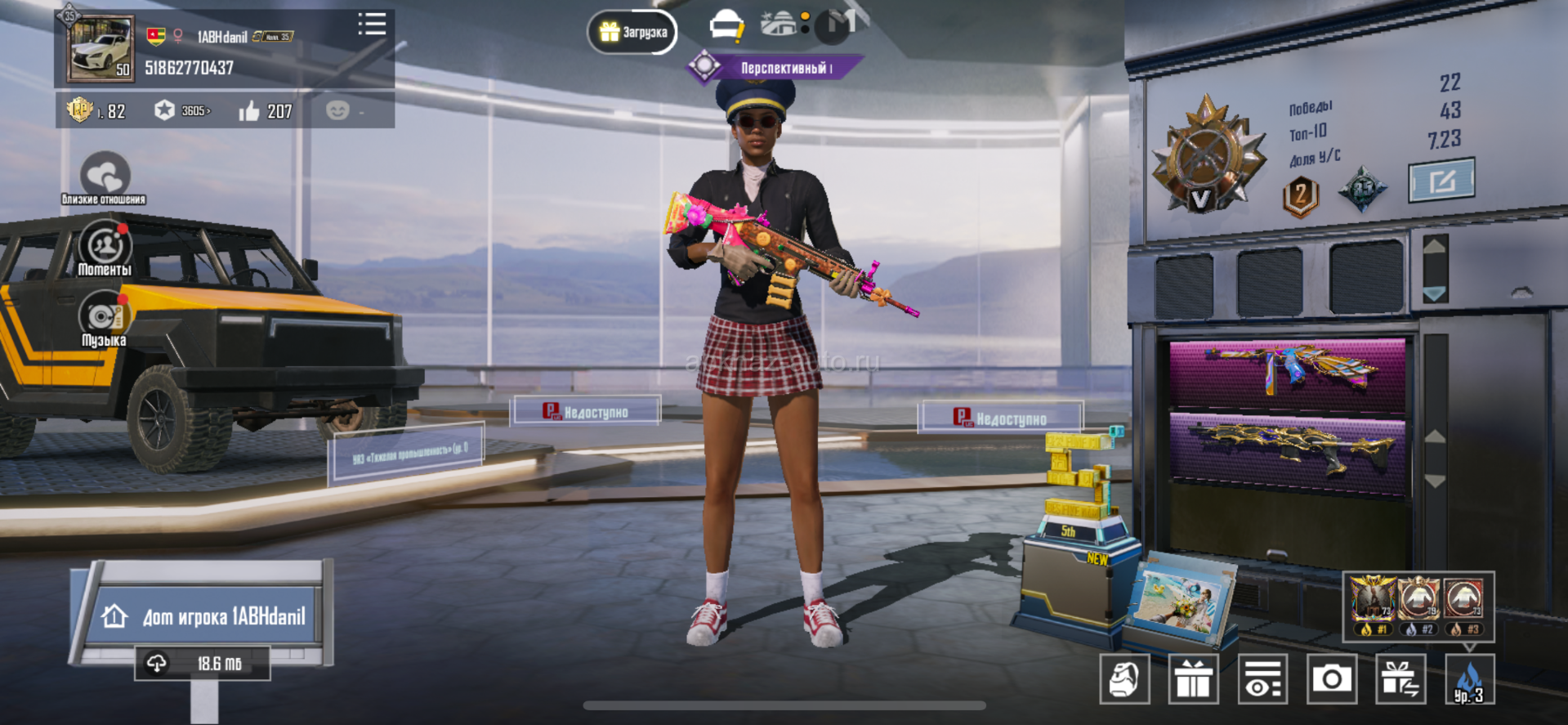Image resolution: width=1568 pixels, height=725 pixels.
Task: Open the backpack inventory button
Action: pos(1124,678)
